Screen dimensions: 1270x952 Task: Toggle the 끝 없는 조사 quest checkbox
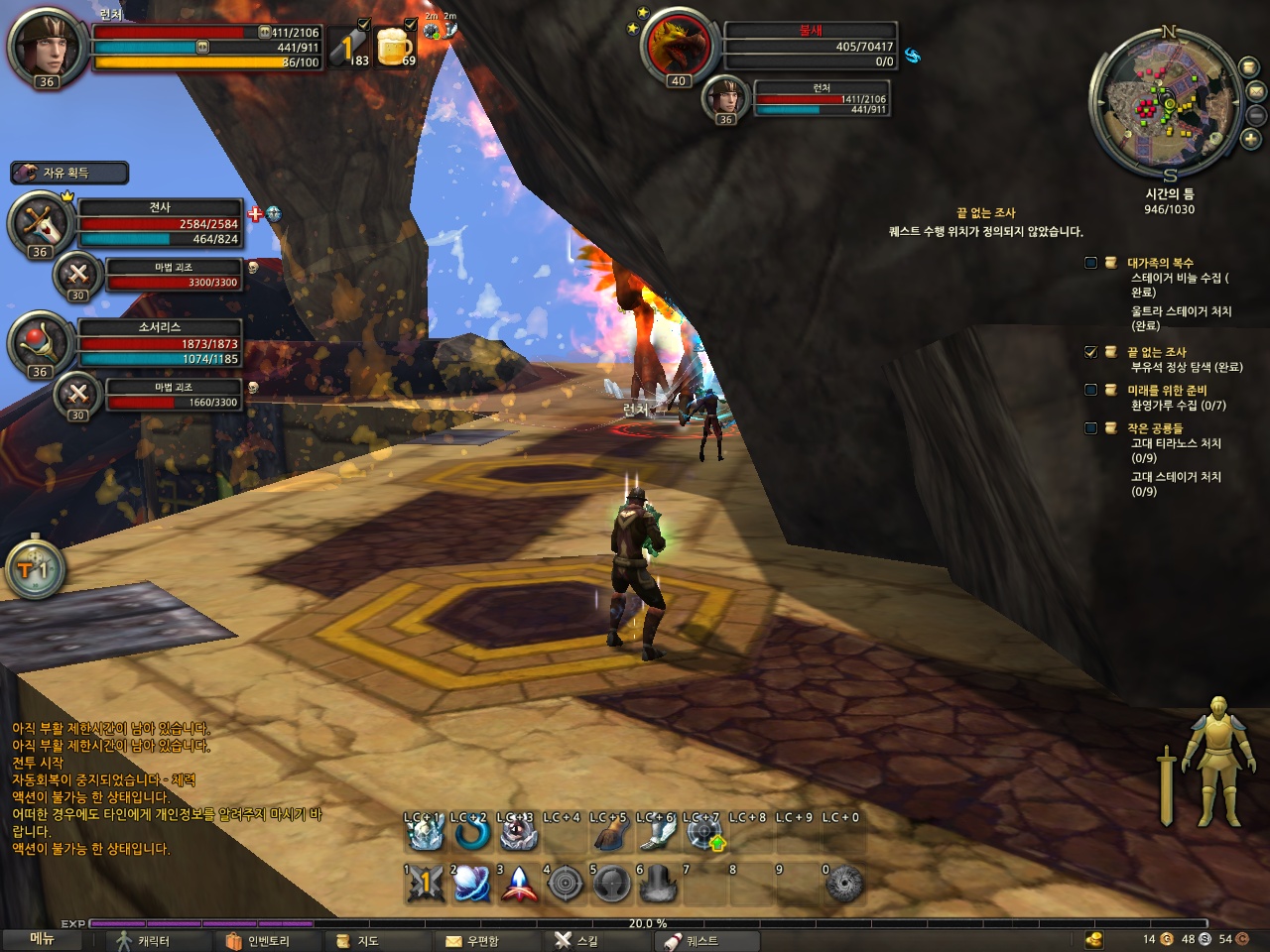1090,352
